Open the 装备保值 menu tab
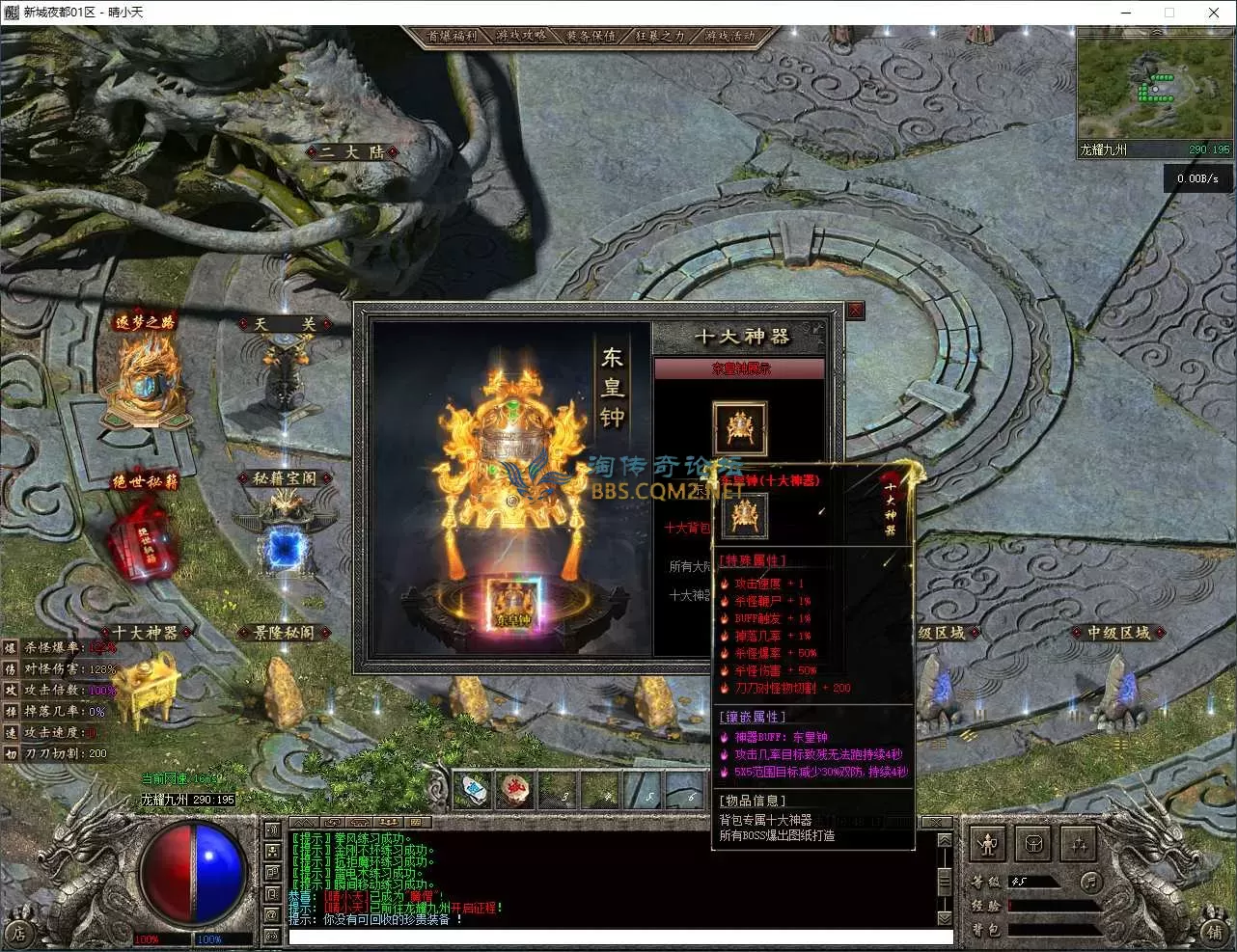The image size is (1237, 952). [591, 36]
